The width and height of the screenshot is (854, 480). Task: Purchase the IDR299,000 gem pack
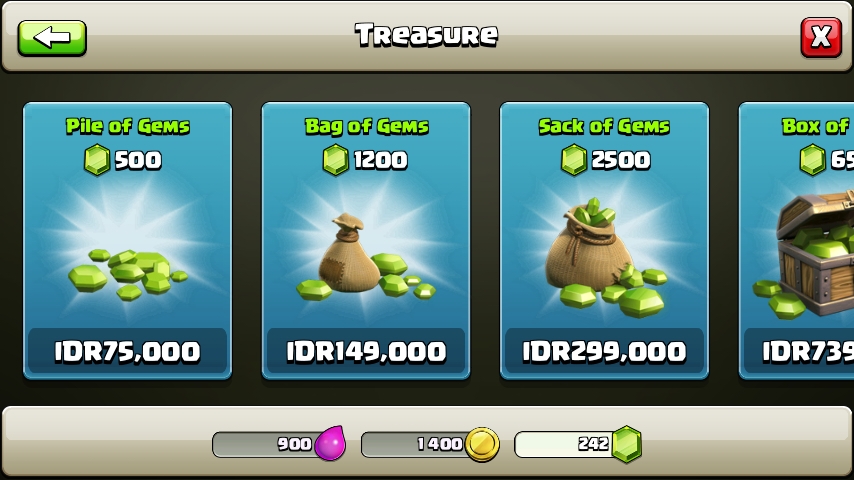(x=604, y=352)
